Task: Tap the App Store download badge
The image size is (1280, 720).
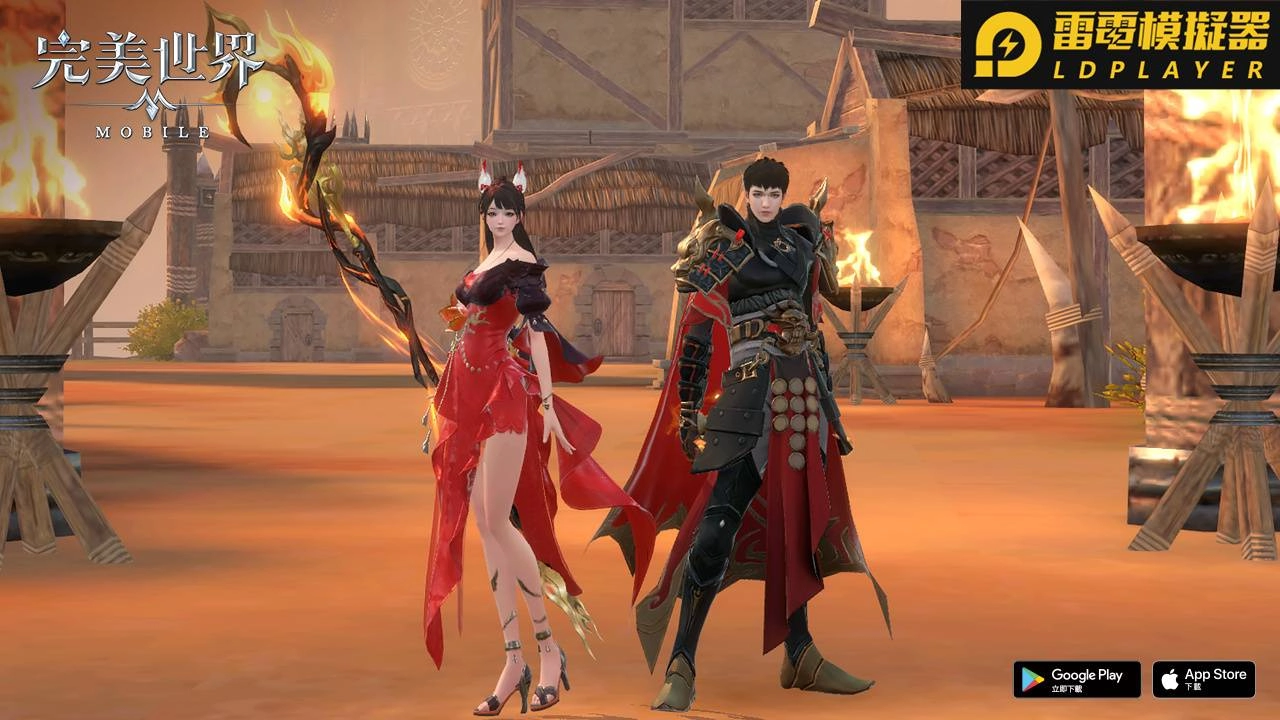Action: click(1203, 679)
